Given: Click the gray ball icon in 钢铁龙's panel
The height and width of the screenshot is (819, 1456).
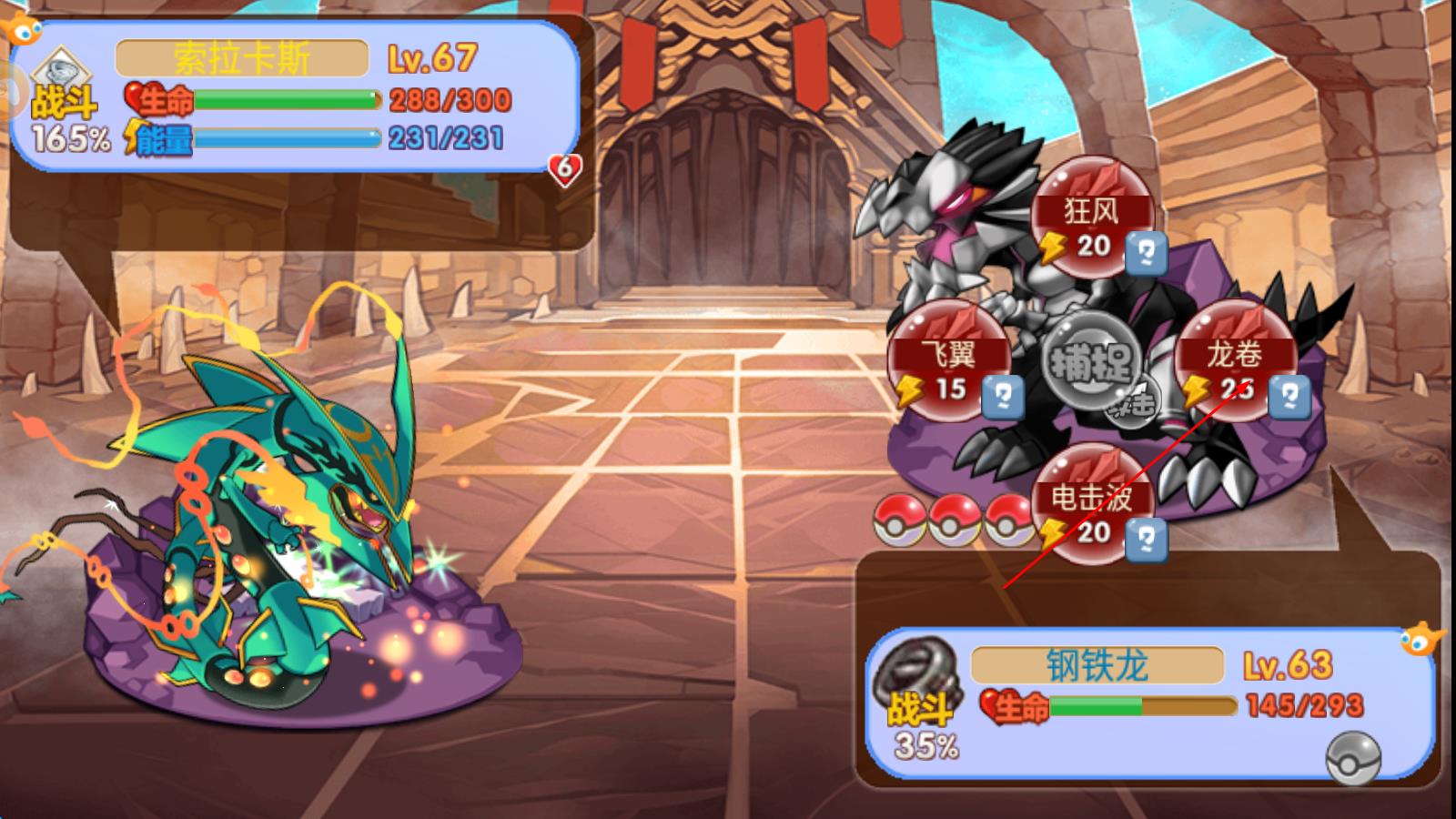Looking at the screenshot, I should point(1353,757).
